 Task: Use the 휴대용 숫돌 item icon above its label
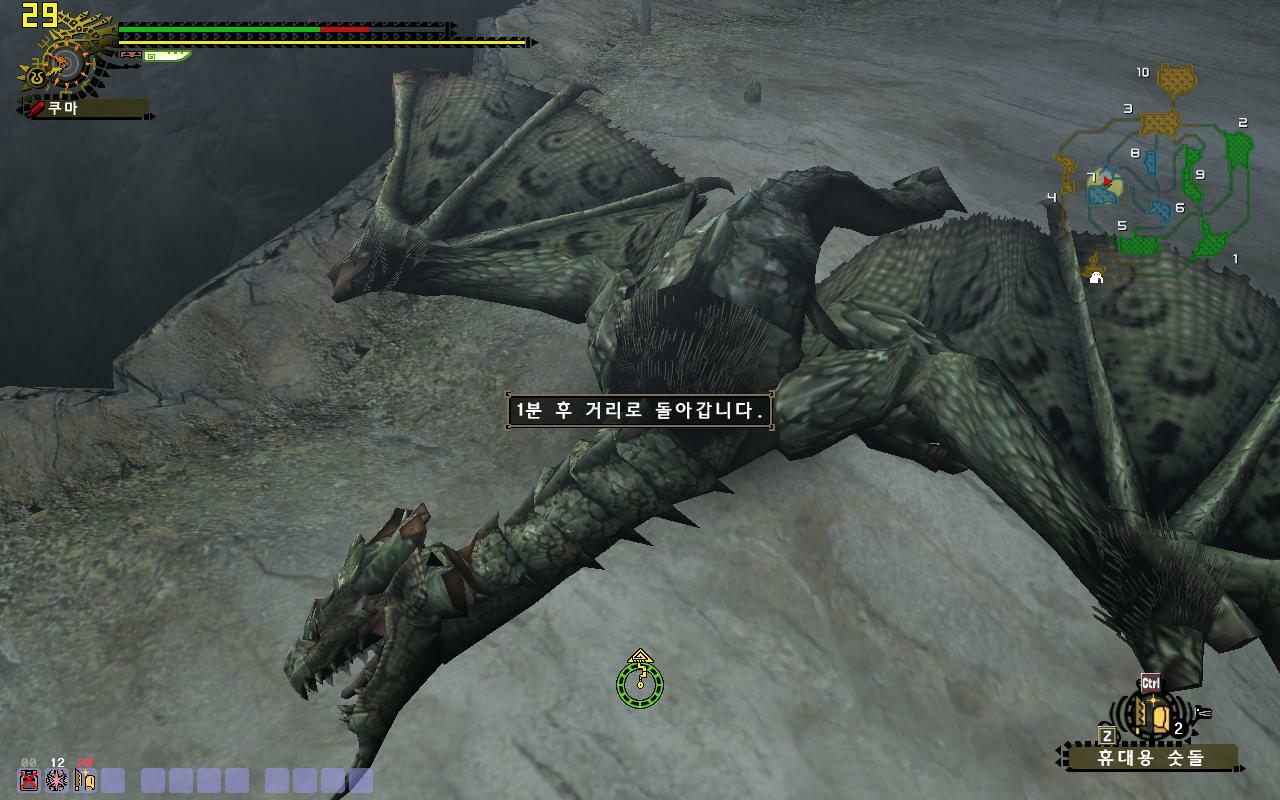(x=1150, y=712)
